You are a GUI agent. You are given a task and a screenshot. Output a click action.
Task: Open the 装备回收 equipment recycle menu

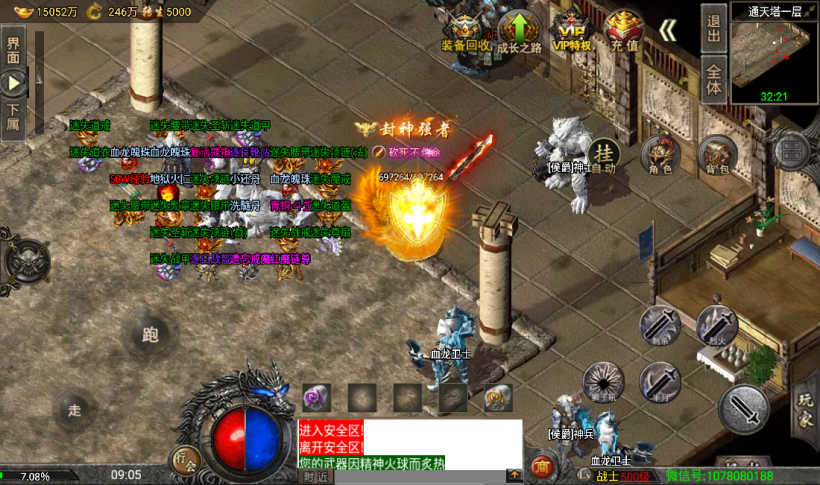point(466,32)
